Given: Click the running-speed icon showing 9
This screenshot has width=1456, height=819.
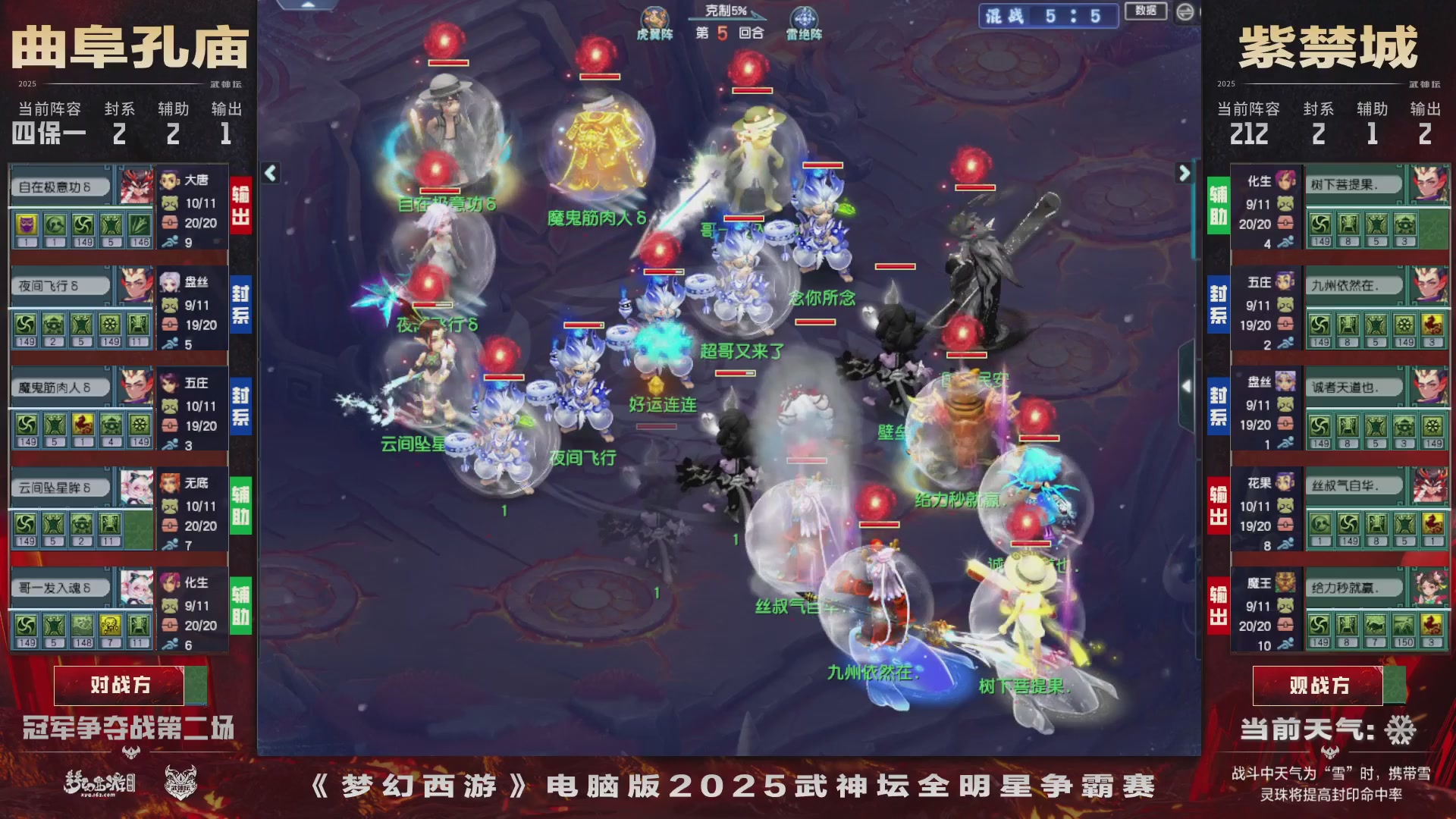Looking at the screenshot, I should pyautogui.click(x=170, y=243).
